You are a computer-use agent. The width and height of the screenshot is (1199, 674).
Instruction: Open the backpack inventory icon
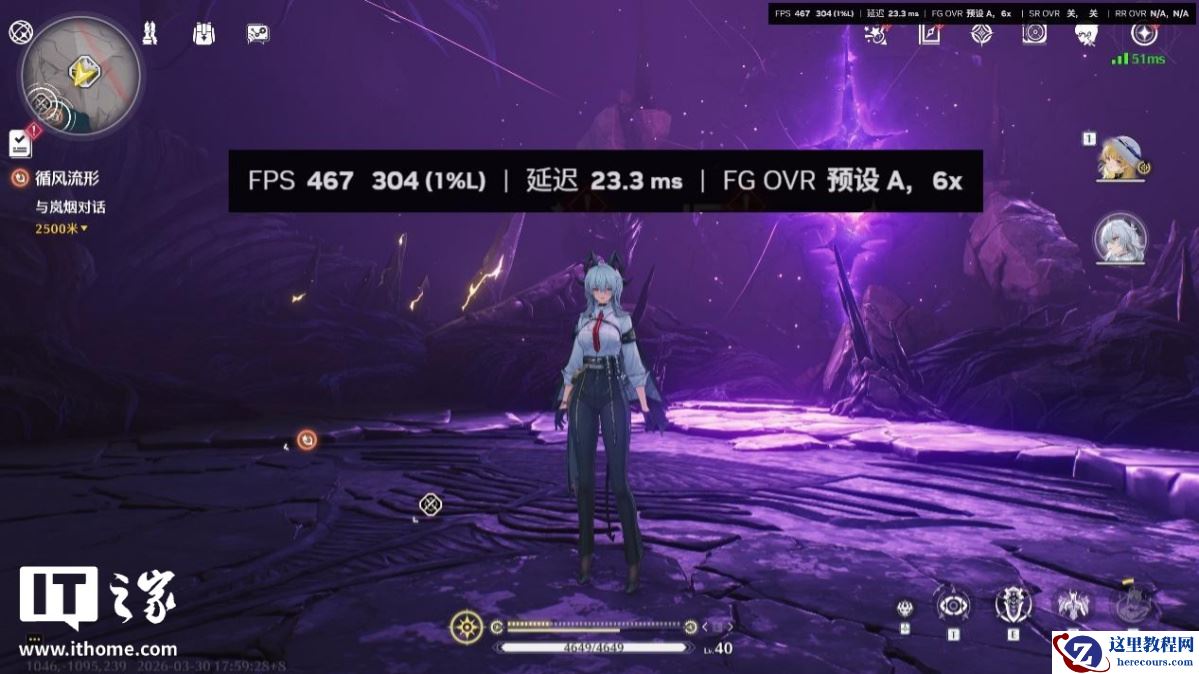[204, 33]
